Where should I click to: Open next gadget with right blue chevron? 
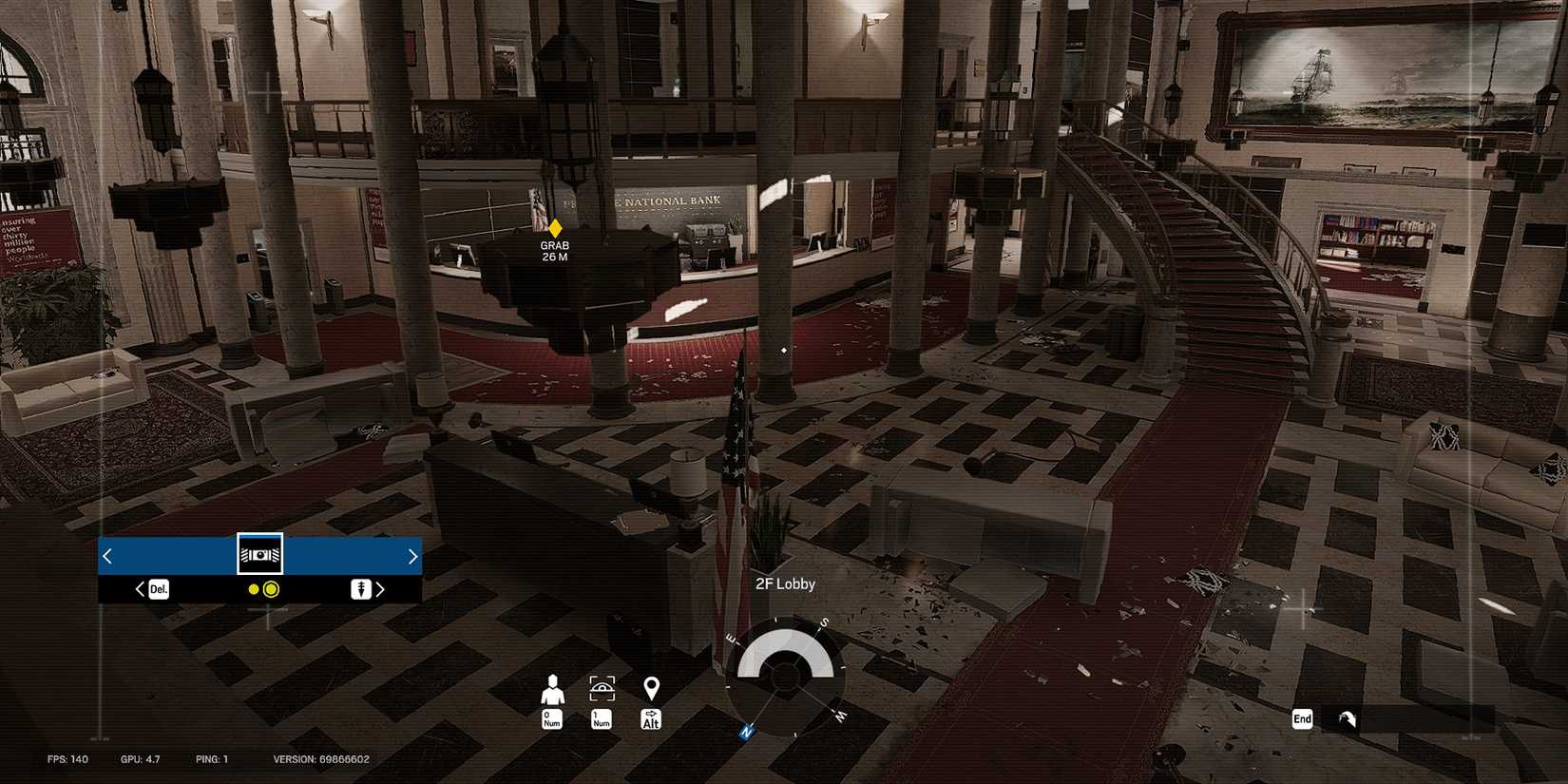coord(412,555)
